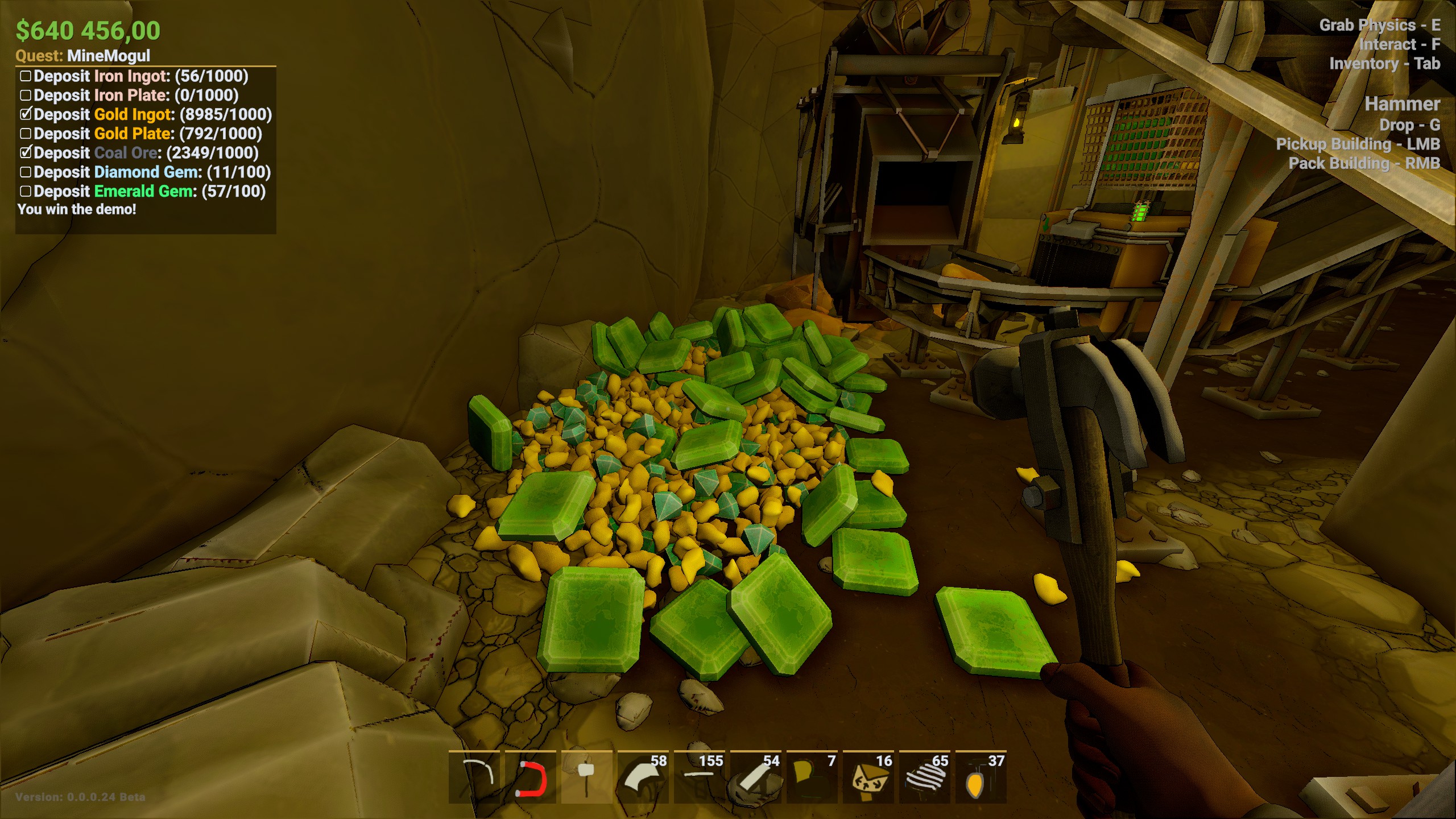This screenshot has height=819, width=1456.
Task: Select the pickaxe hotbar slot
Action: pyautogui.click(x=474, y=777)
